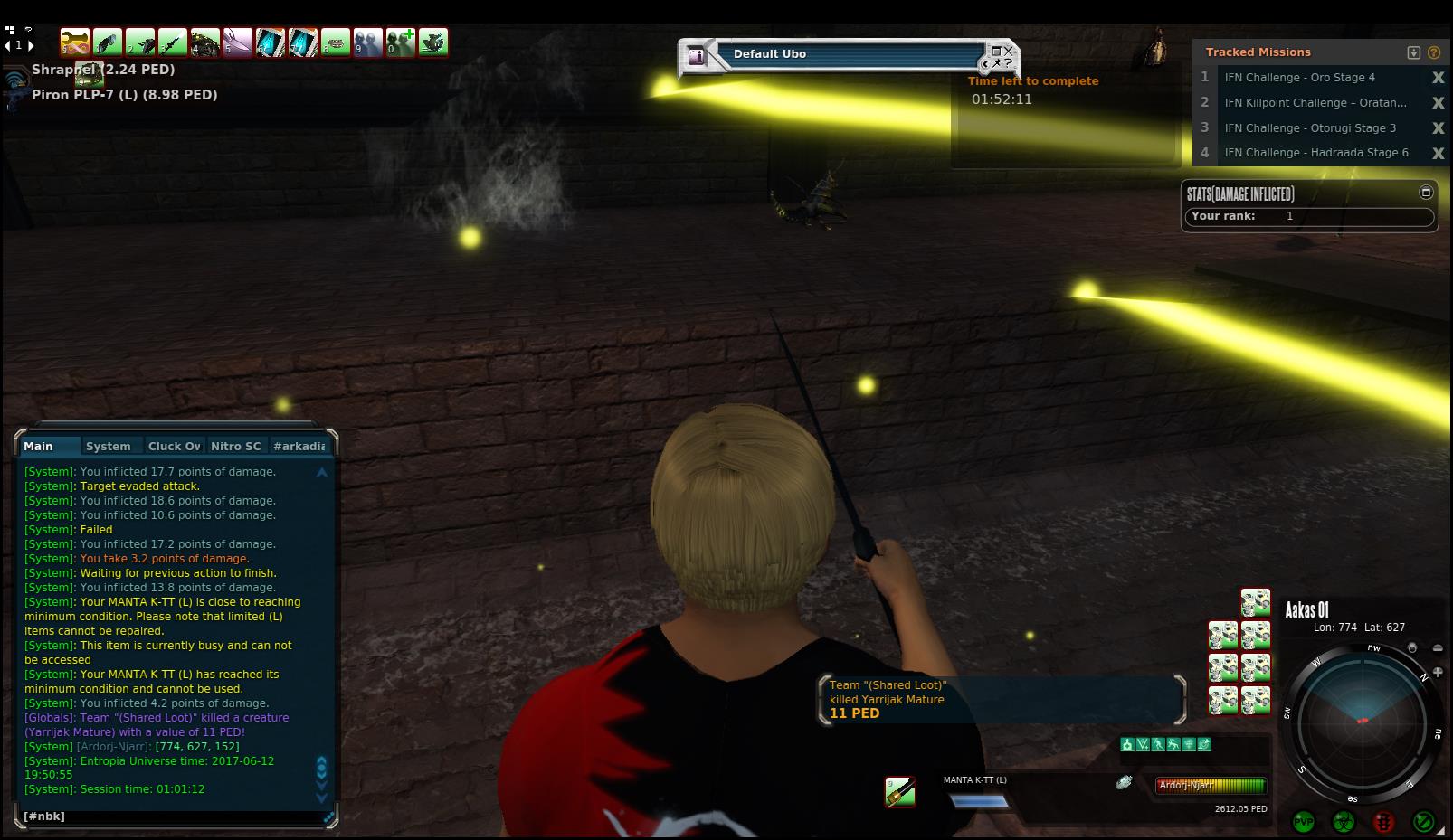The height and width of the screenshot is (840, 1453).
Task: Zoom in the radar with the plus button
Action: click(1438, 672)
